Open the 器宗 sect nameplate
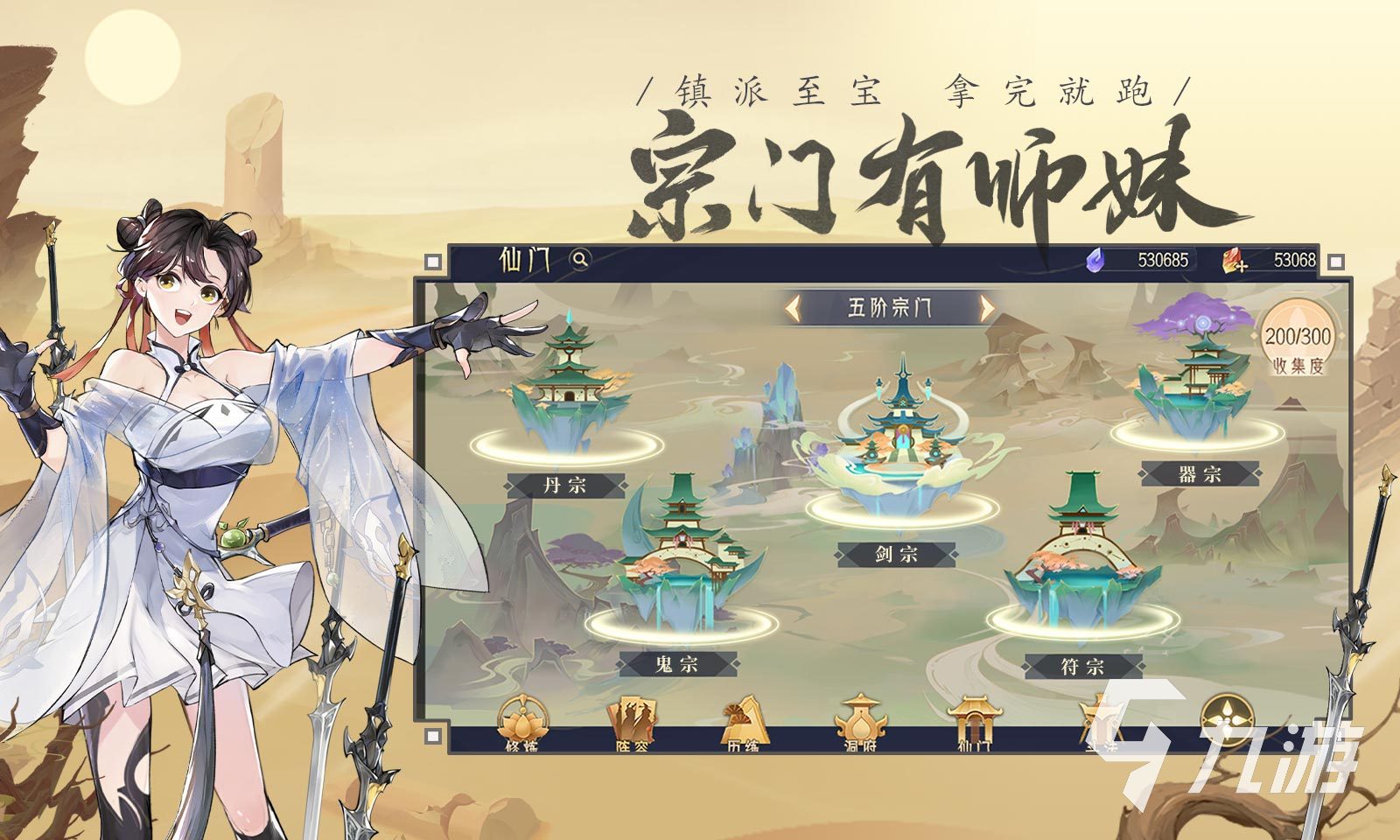 click(1199, 473)
